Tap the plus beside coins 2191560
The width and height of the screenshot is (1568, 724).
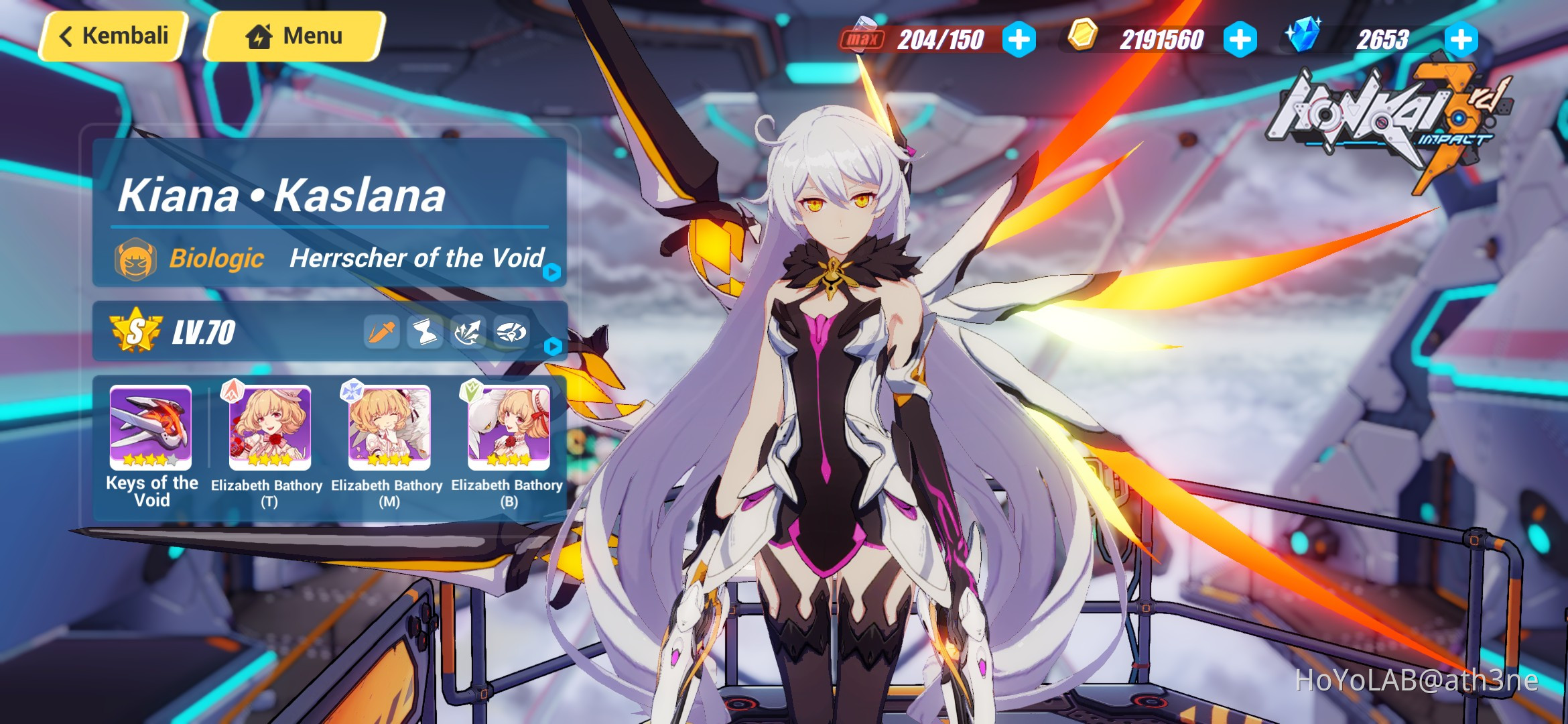(x=1241, y=38)
